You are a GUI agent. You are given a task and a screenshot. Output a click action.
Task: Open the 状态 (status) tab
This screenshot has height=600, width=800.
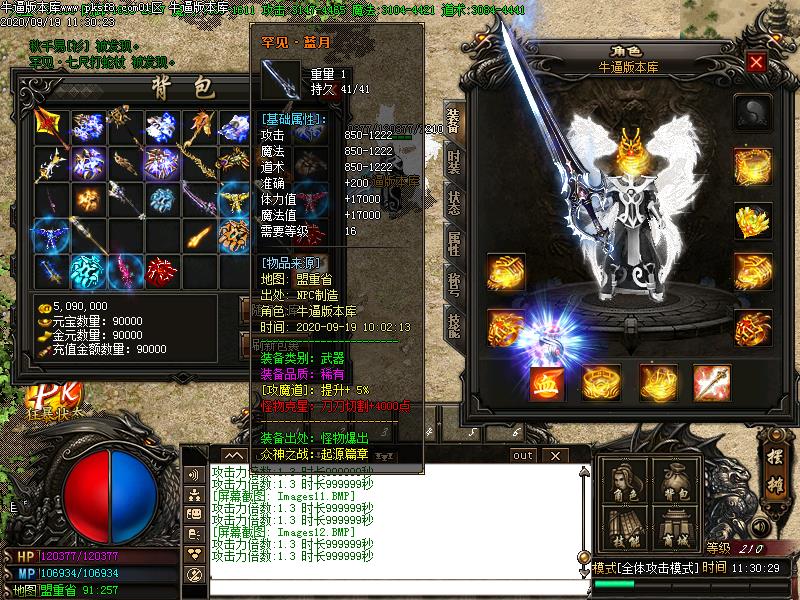(x=453, y=203)
